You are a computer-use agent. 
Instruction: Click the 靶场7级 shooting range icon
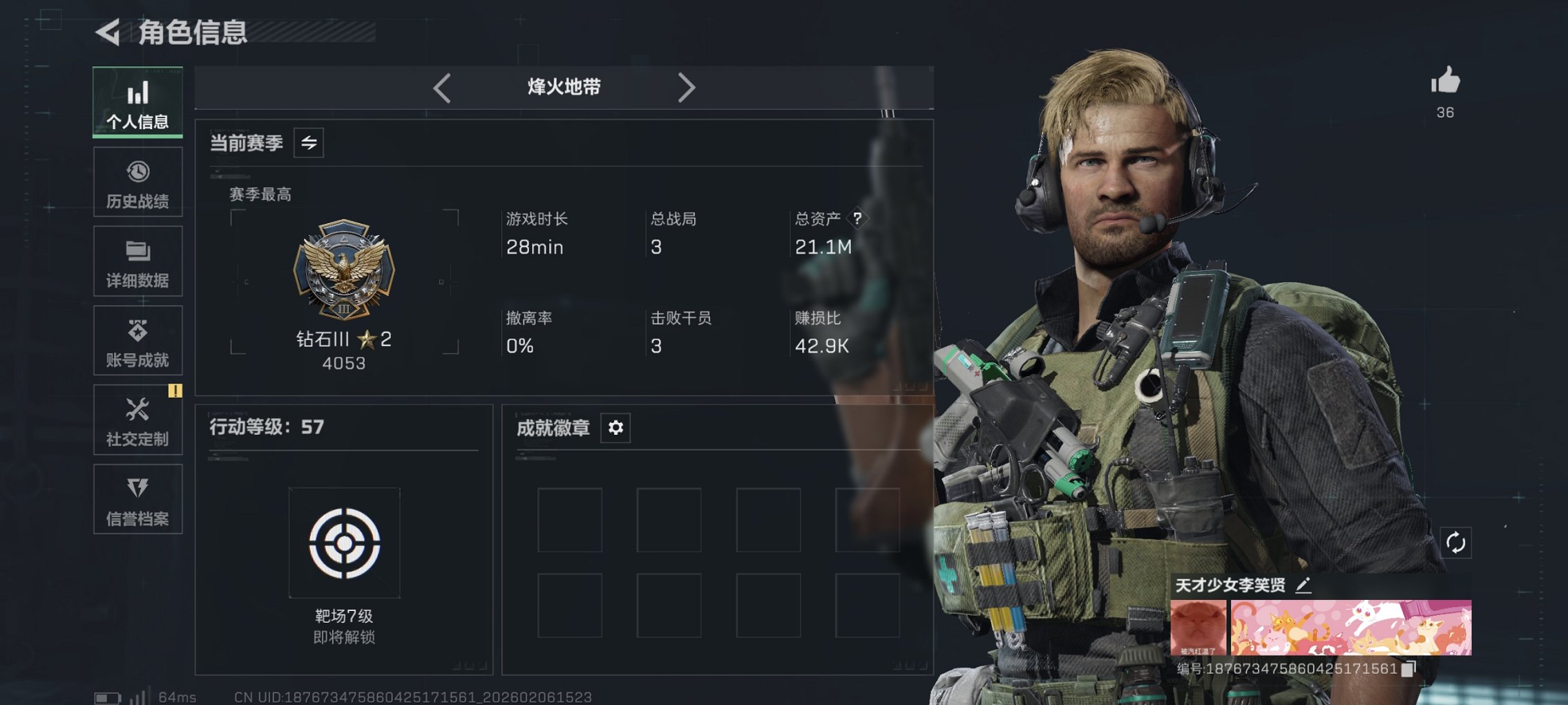[x=345, y=542]
